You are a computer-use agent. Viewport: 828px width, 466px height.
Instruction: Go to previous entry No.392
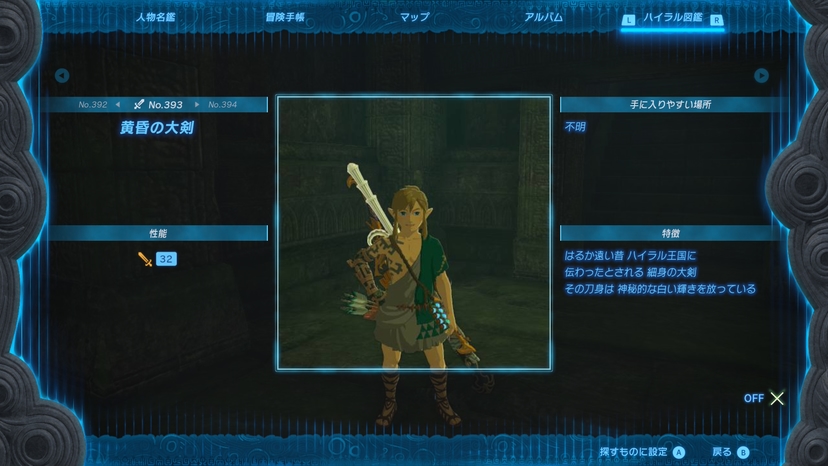(93, 104)
